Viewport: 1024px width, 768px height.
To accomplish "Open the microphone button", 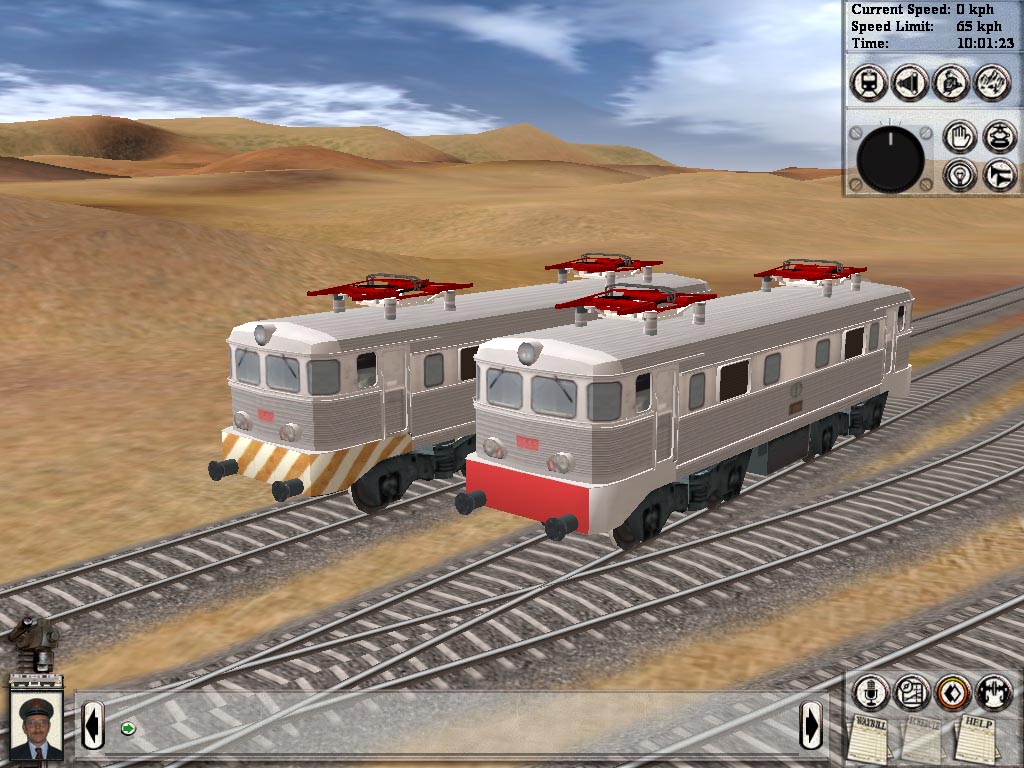I will 870,692.
